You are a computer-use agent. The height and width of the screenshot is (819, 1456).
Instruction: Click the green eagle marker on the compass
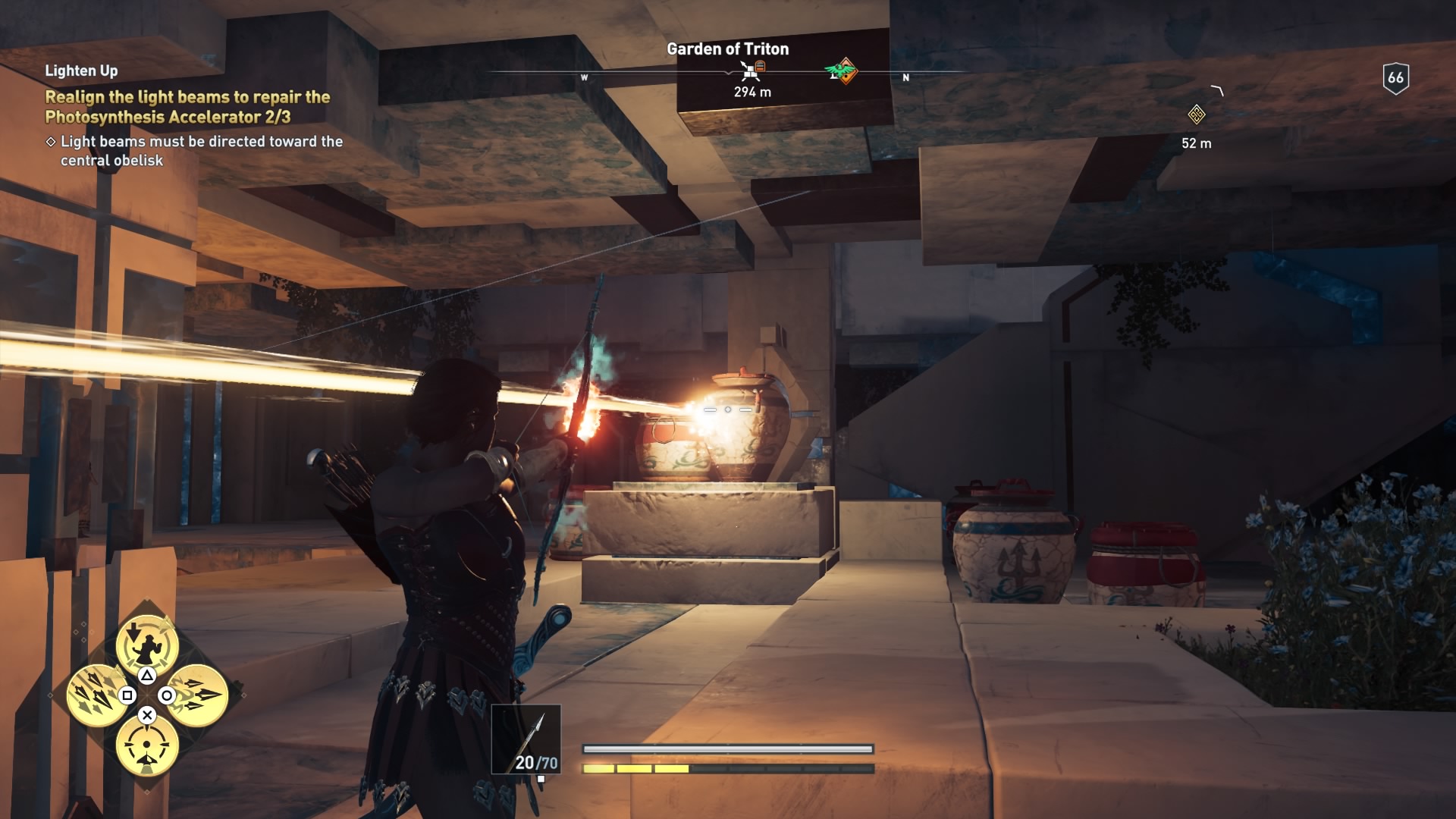point(841,72)
